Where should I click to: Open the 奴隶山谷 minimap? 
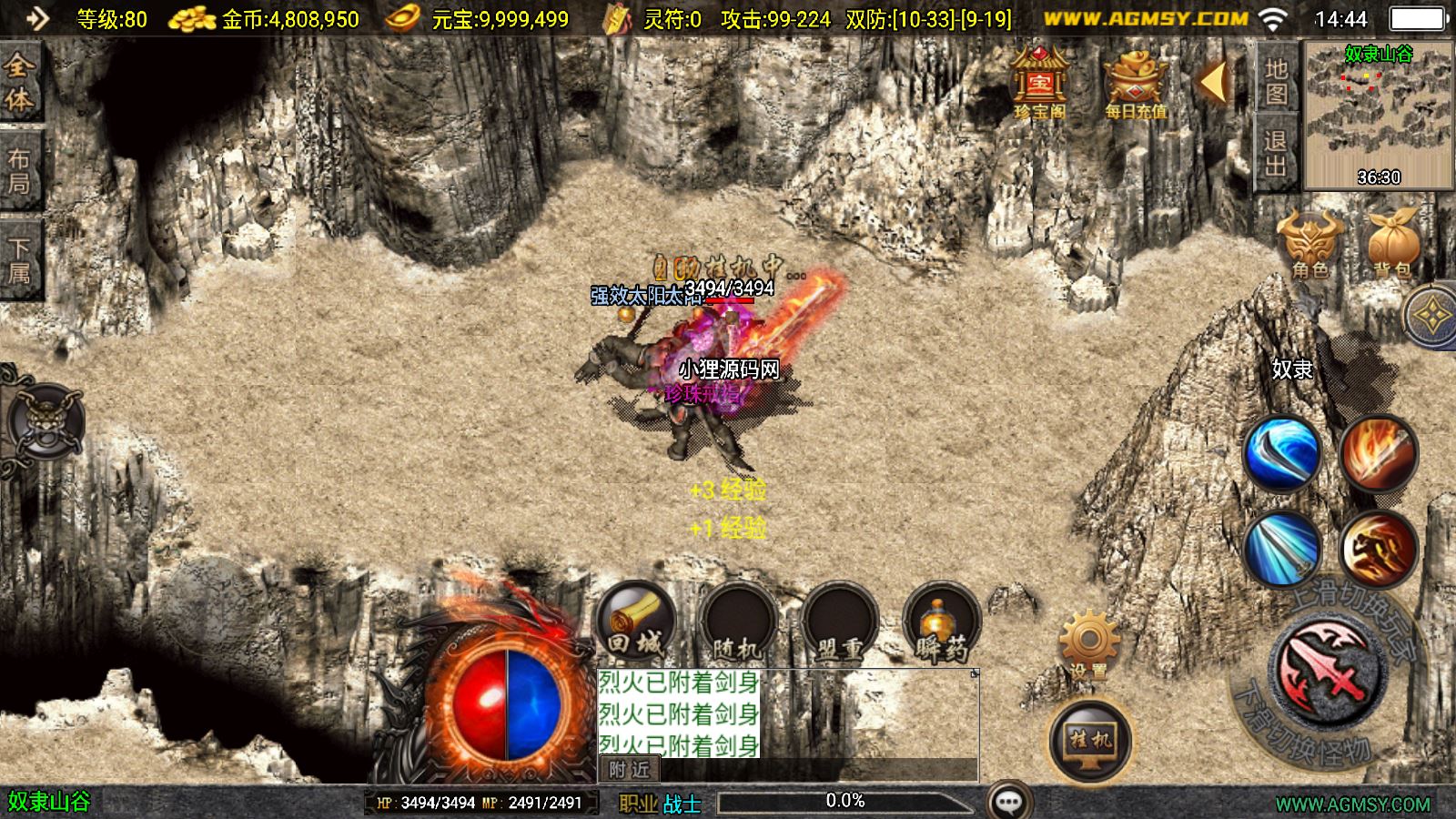tap(1379, 114)
